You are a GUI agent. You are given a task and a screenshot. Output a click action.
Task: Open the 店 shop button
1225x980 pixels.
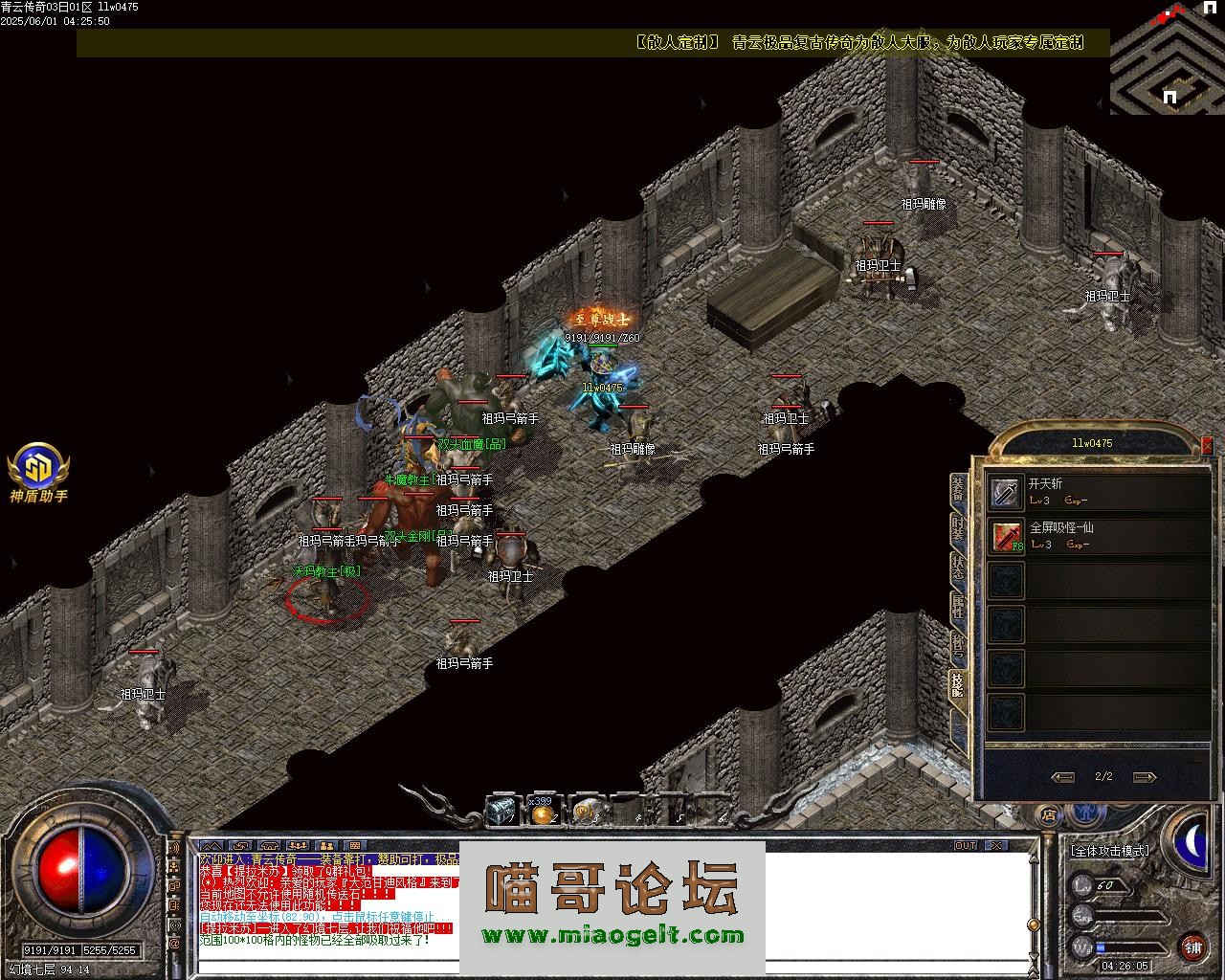[x=1050, y=815]
